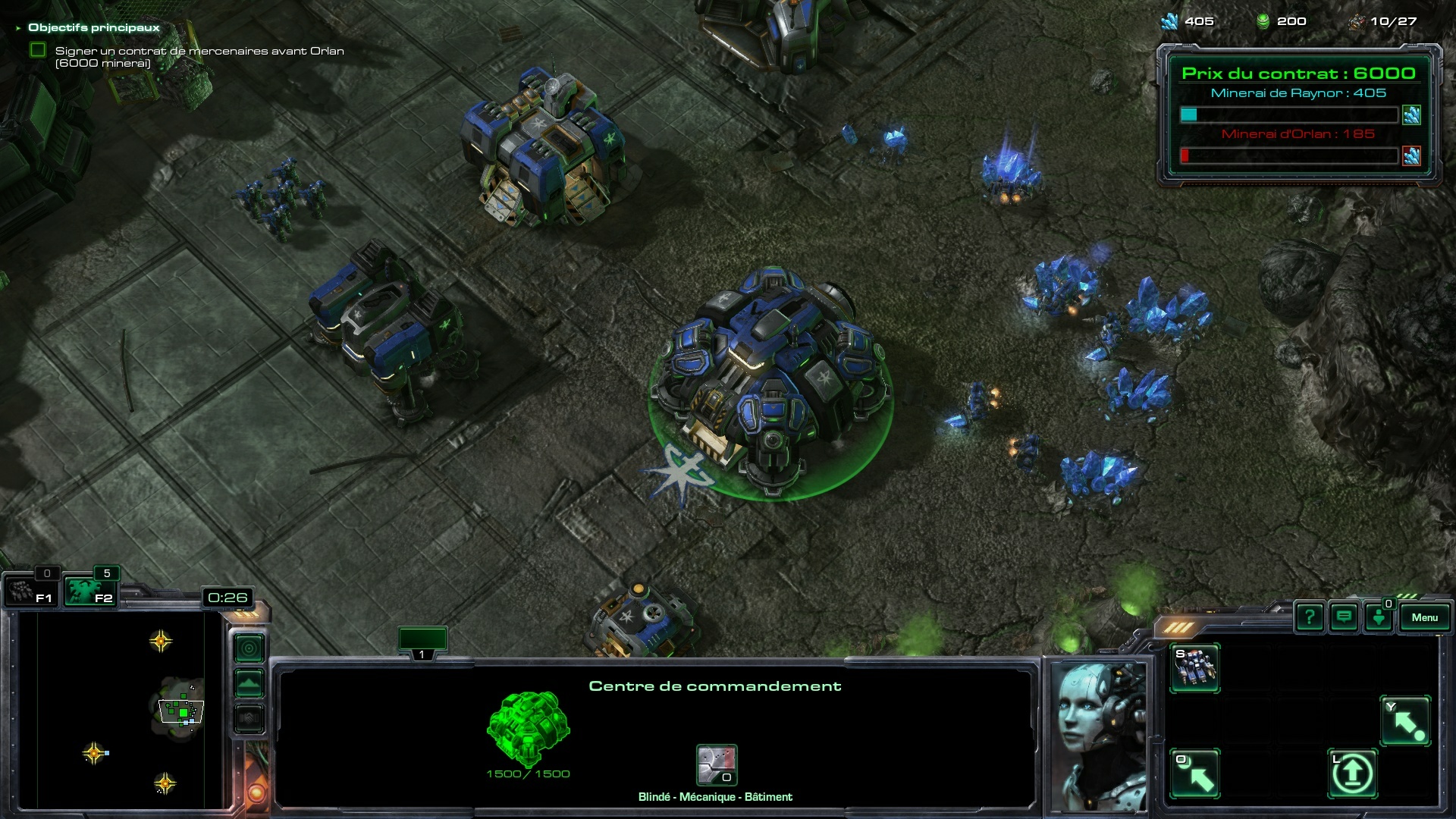
Task: Select control group 1 tab
Action: point(422,641)
